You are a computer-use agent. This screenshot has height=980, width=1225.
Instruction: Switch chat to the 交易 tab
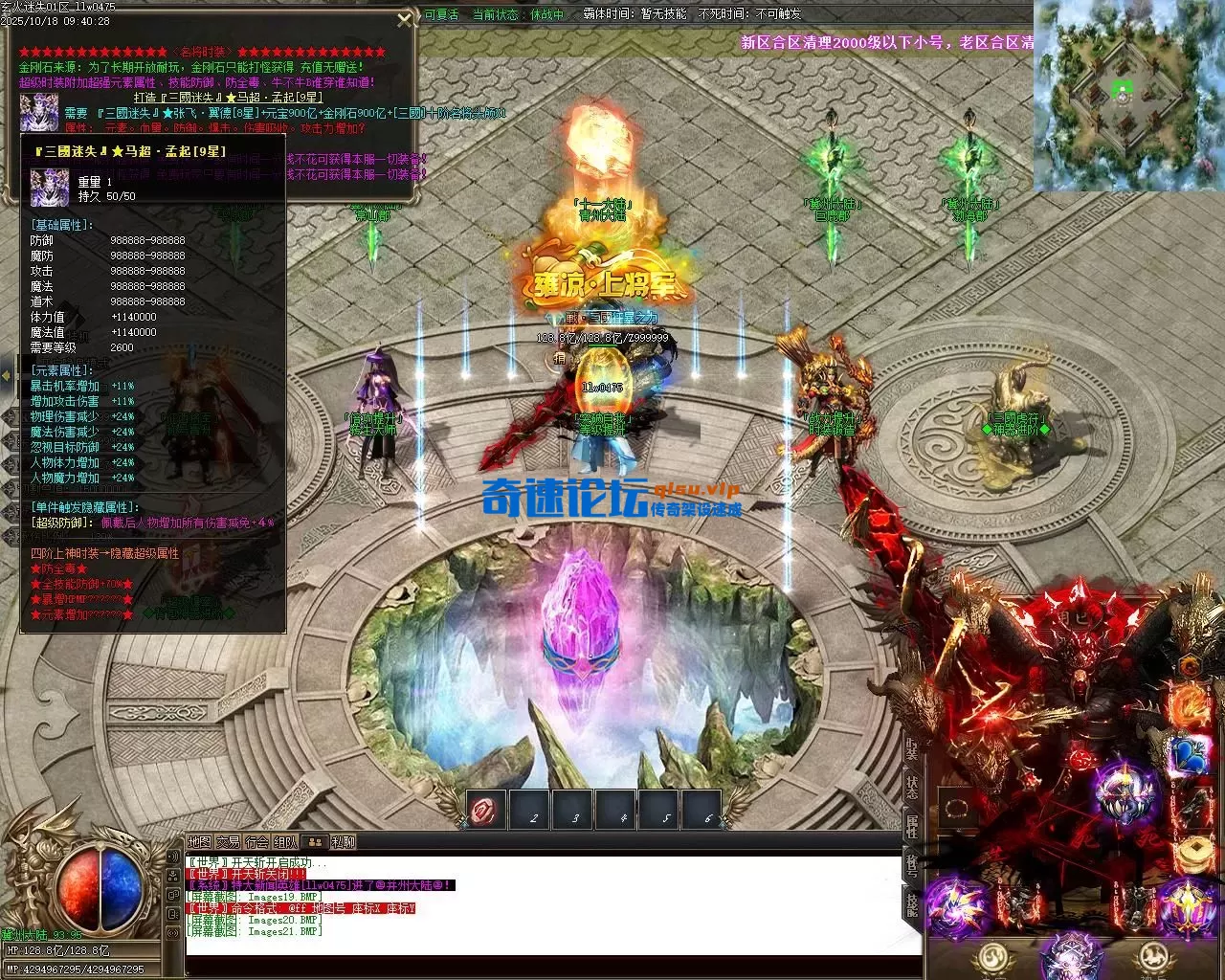pyautogui.click(x=228, y=842)
